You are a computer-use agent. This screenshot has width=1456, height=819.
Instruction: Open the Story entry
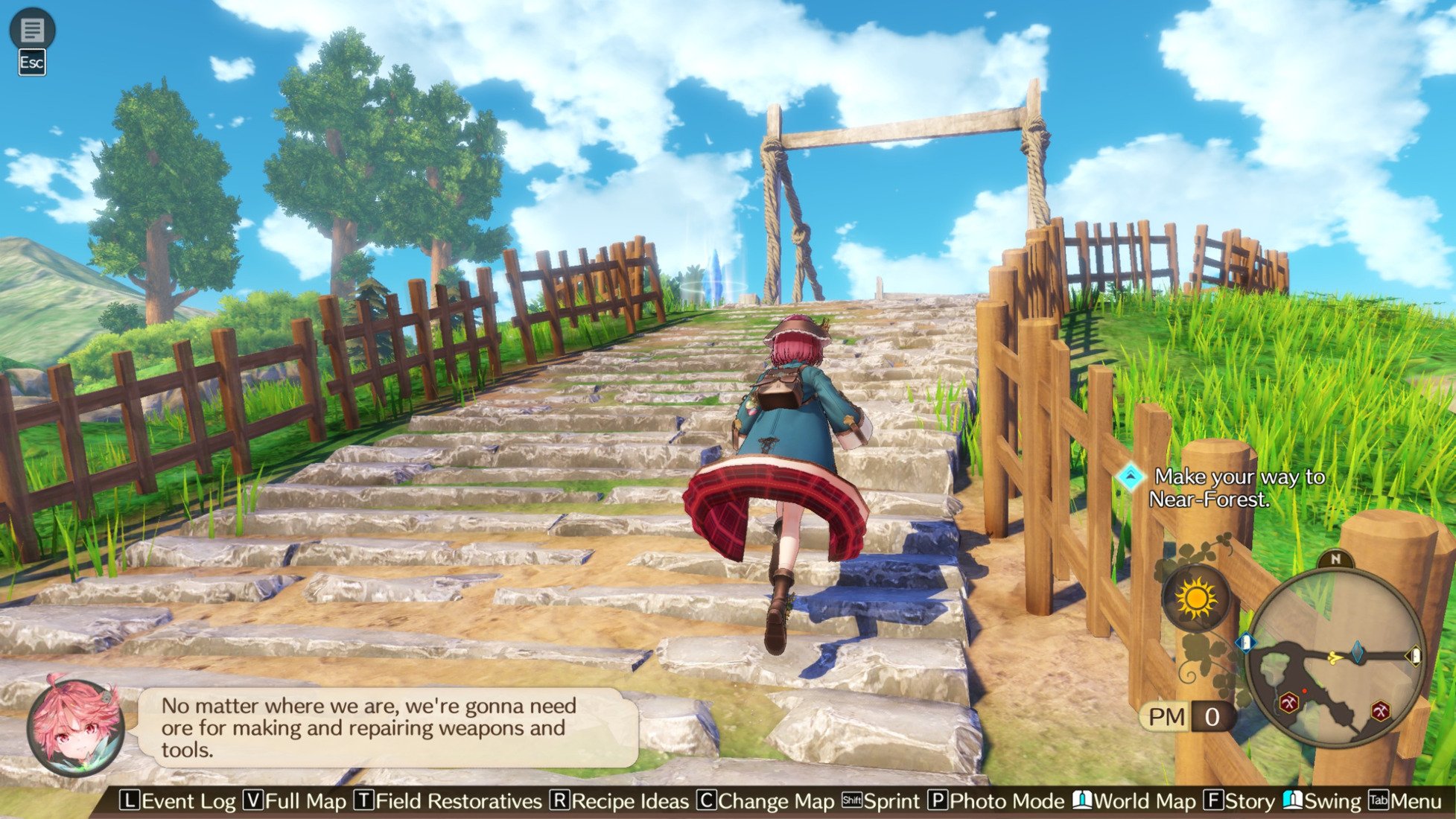[x=1240, y=801]
